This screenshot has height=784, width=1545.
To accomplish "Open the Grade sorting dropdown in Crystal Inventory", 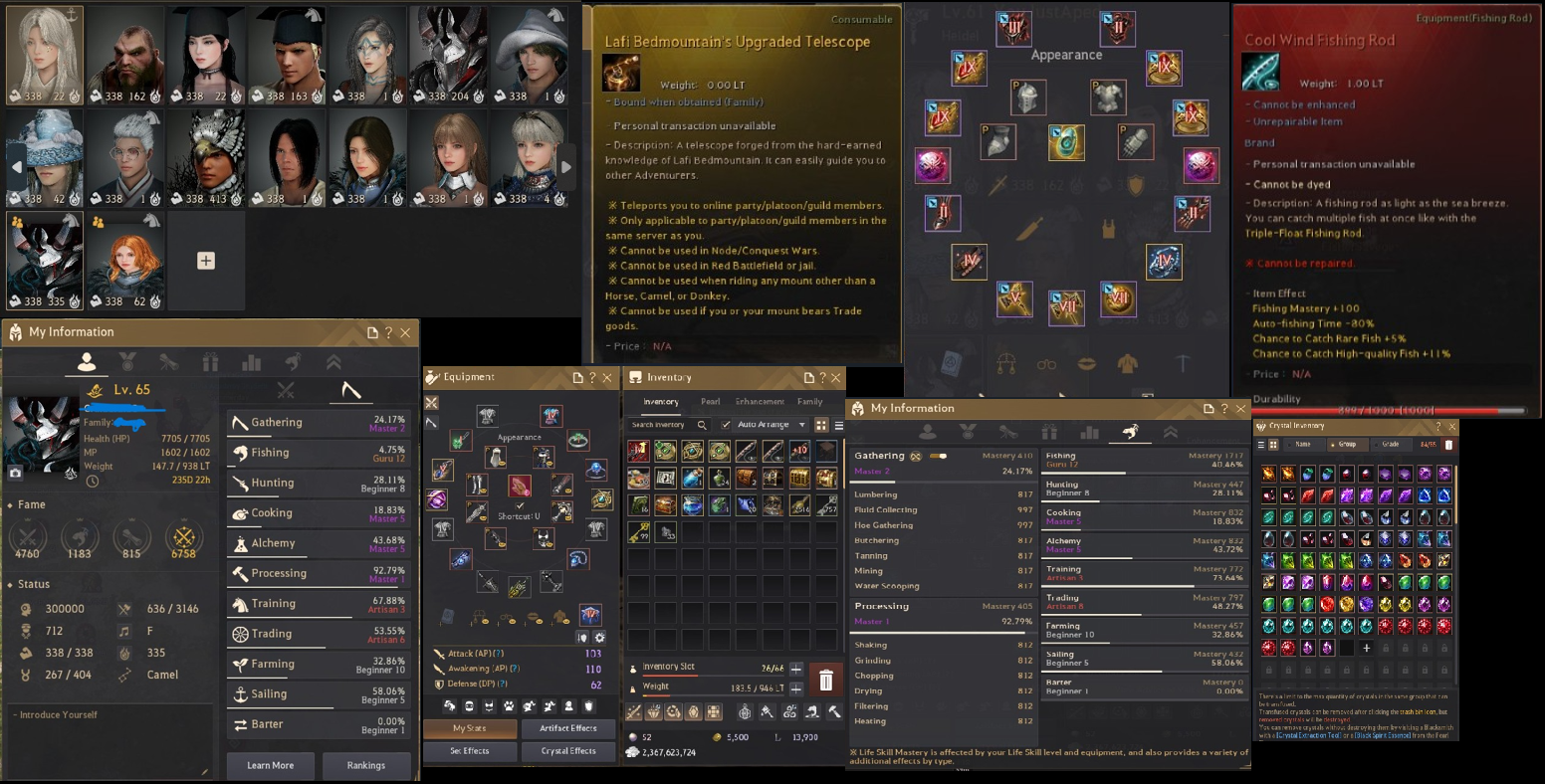I will coord(1391,445).
